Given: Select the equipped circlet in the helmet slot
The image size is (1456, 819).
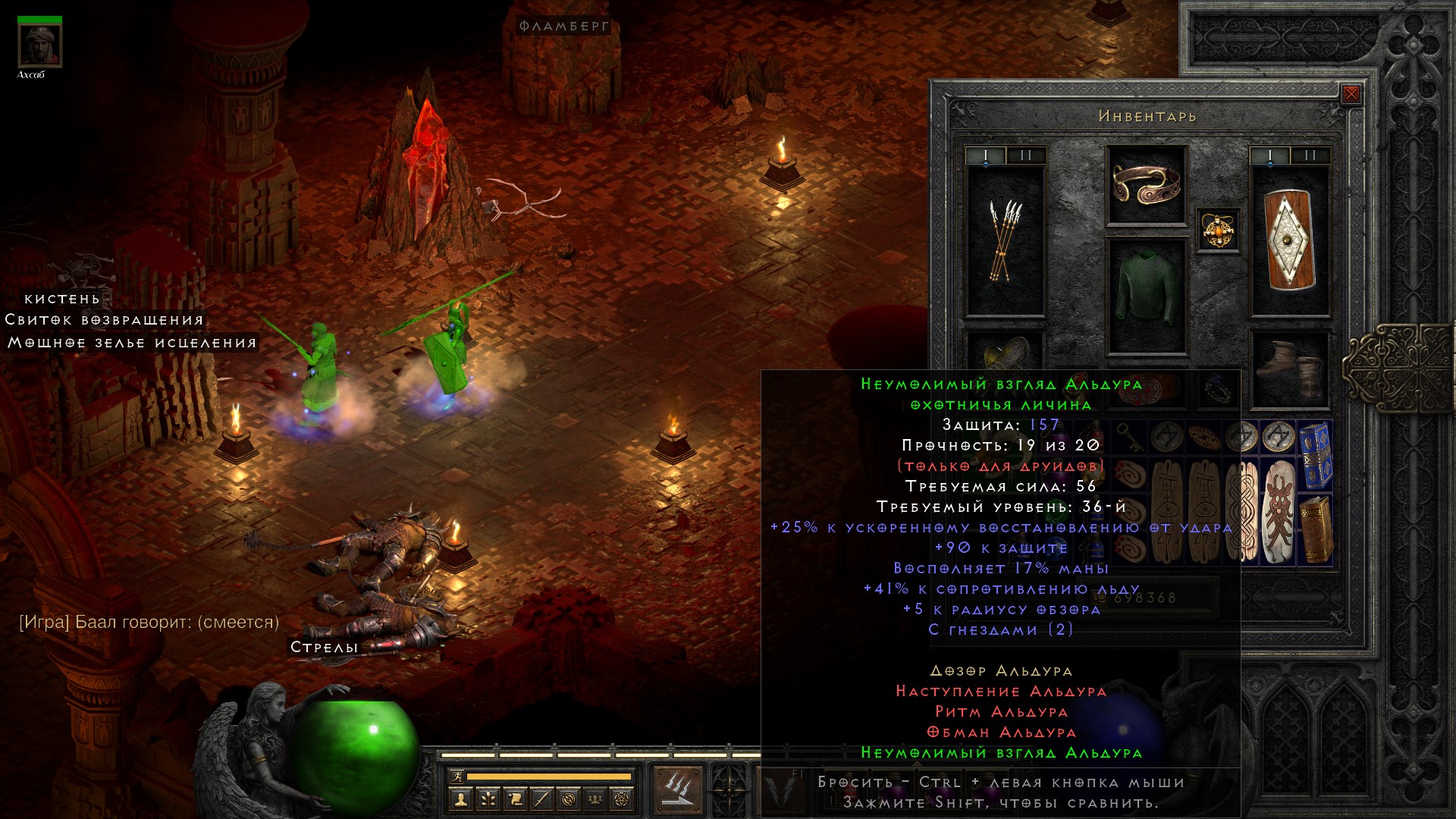Looking at the screenshot, I should coord(1146,184).
